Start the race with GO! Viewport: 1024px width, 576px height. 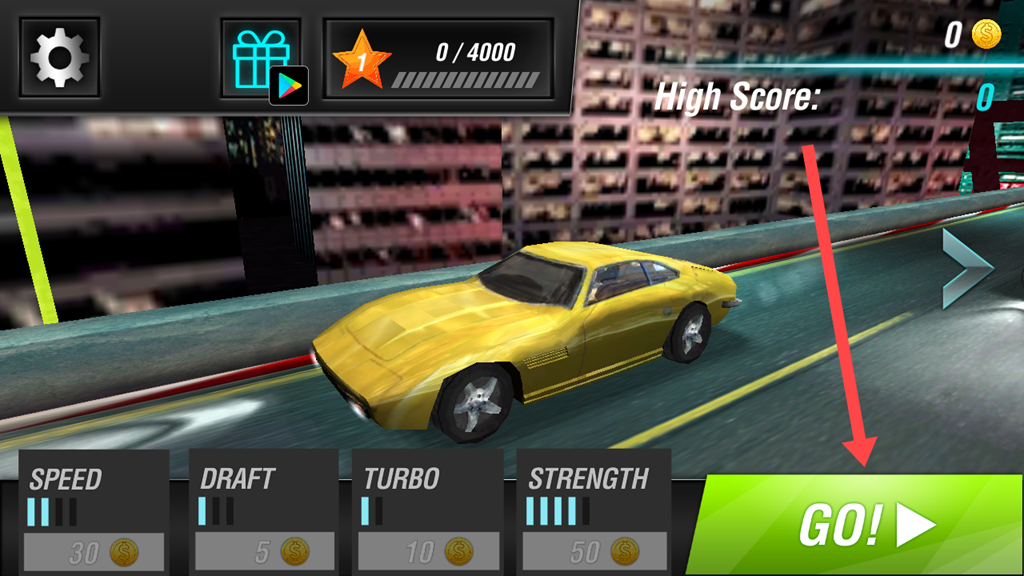click(x=864, y=525)
